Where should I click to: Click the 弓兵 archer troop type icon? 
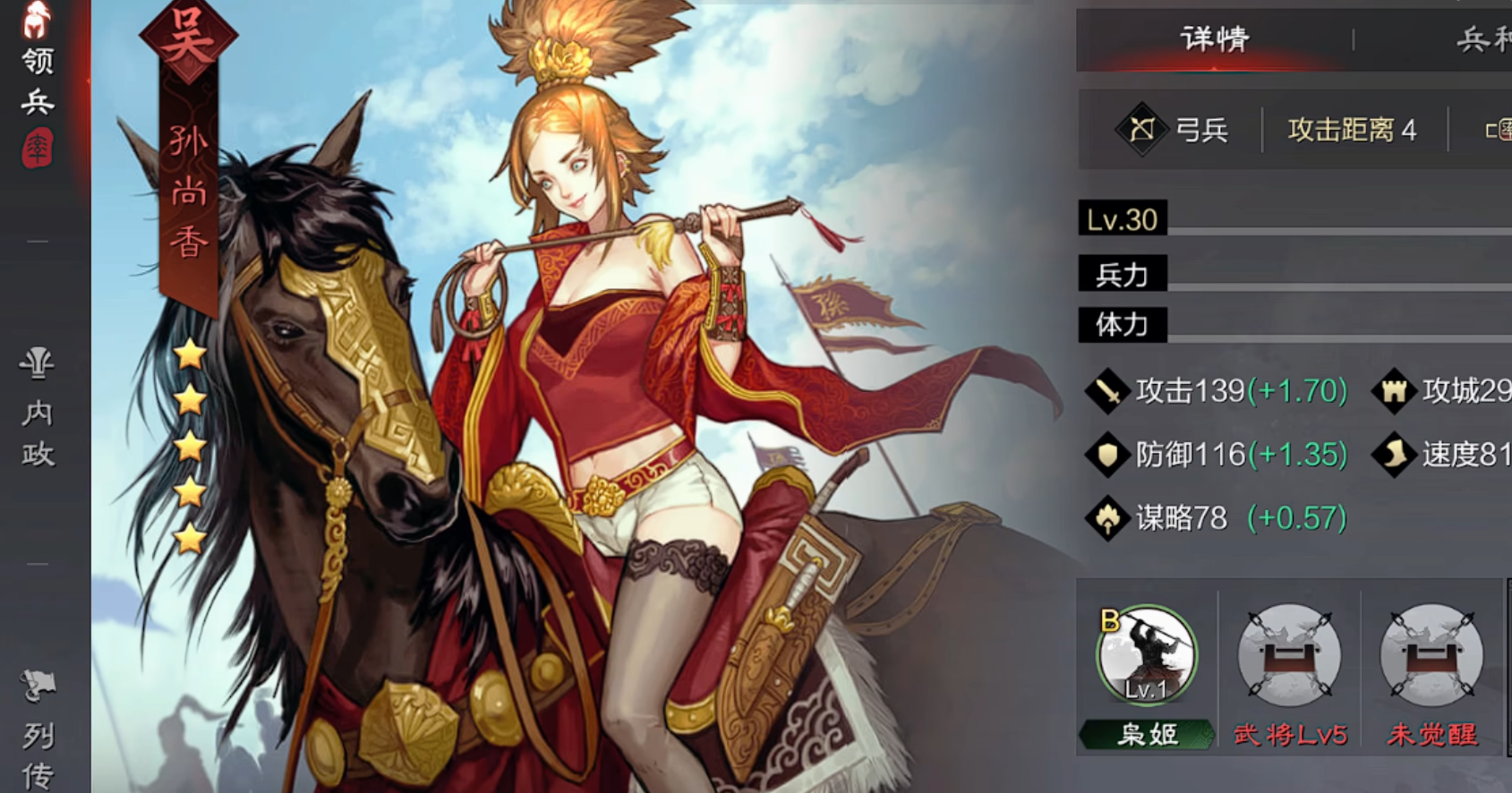[x=1141, y=131]
